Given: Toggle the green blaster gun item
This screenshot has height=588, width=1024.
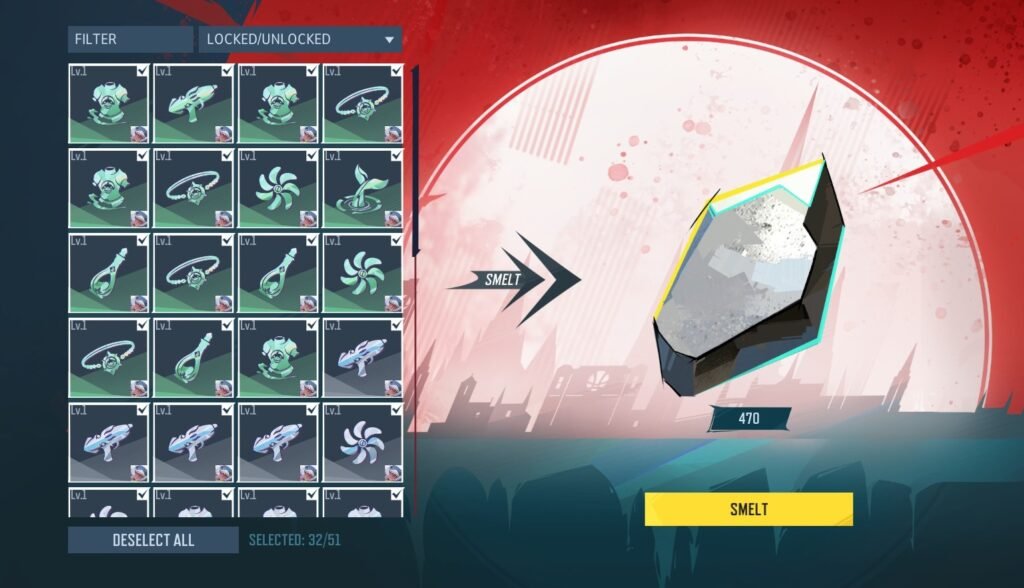Looking at the screenshot, I should (192, 104).
